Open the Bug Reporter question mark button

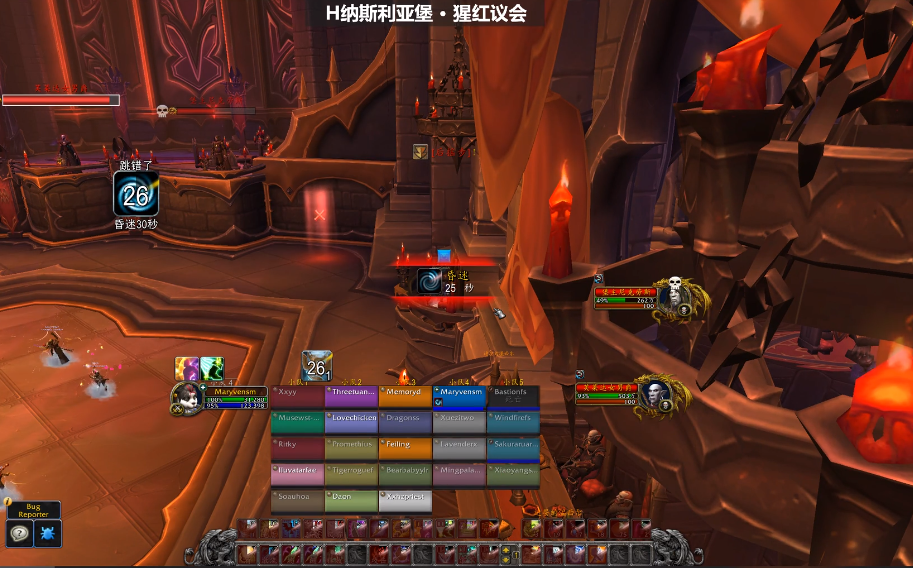pyautogui.click(x=20, y=534)
